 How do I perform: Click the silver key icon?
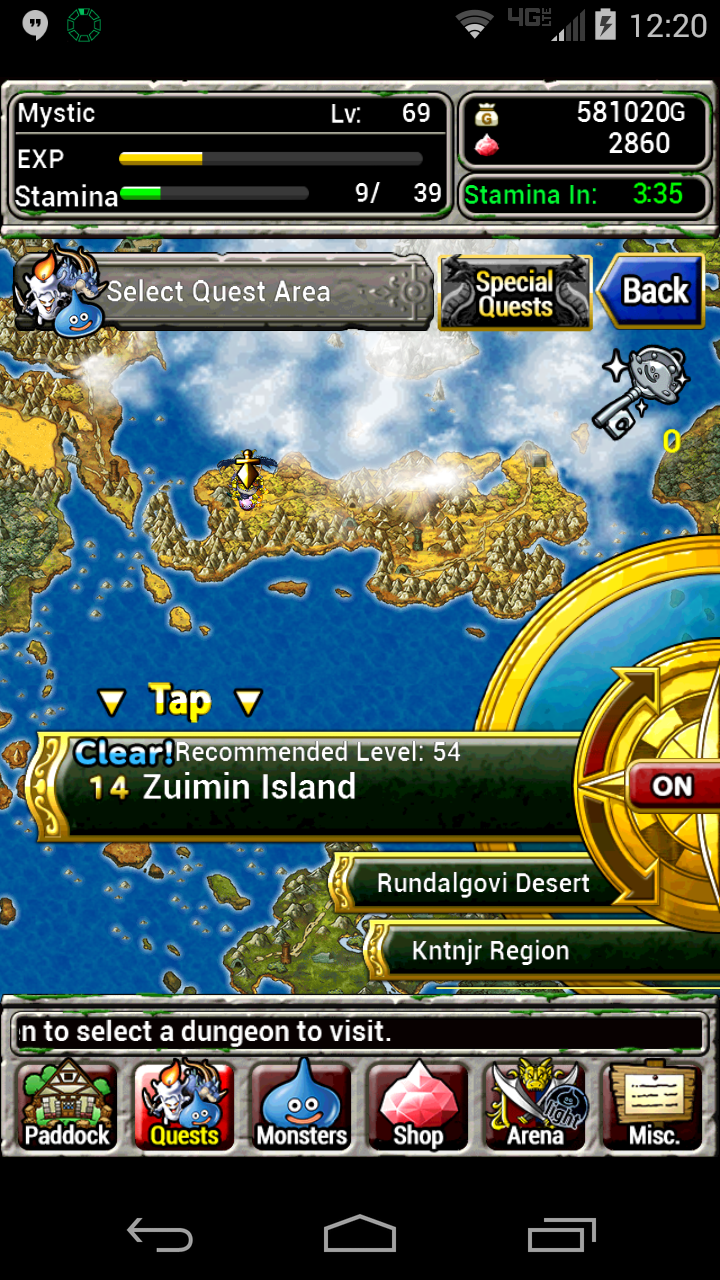click(645, 390)
